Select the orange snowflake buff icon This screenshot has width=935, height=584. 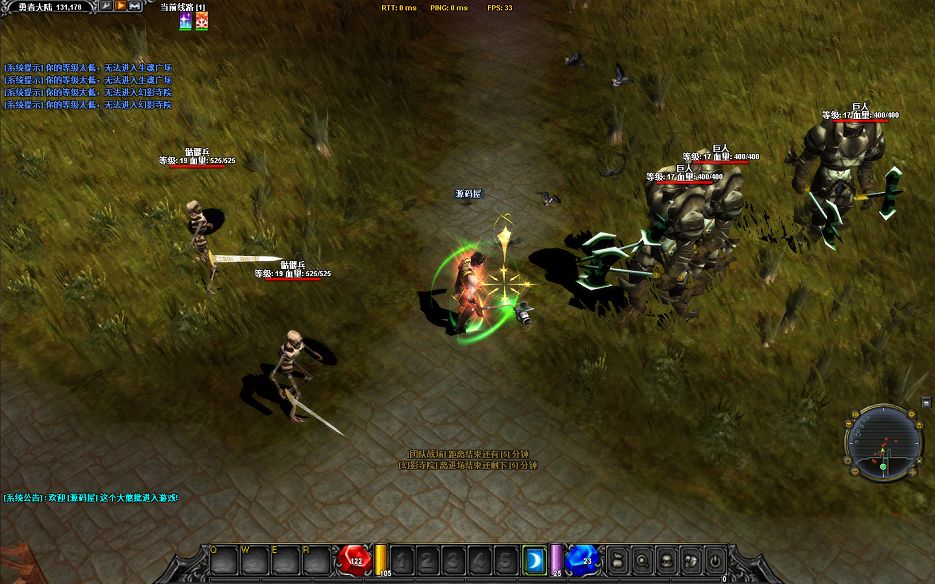201,22
